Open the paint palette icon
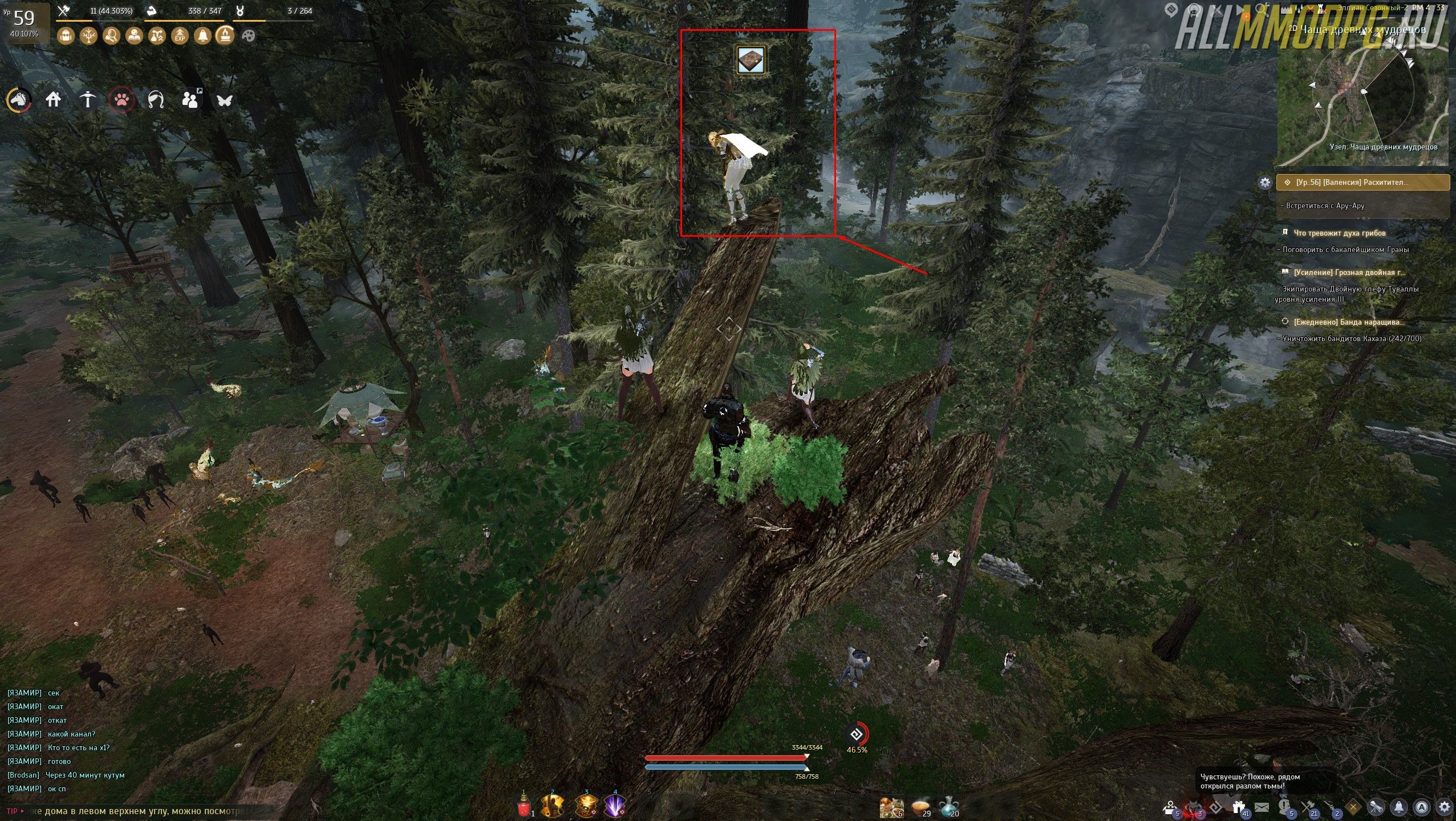This screenshot has width=1456, height=821. [249, 36]
